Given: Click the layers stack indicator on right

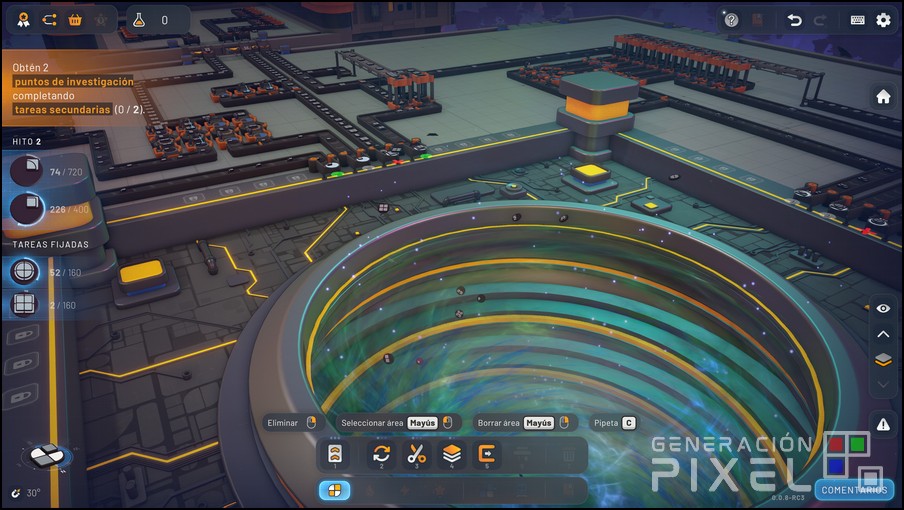Looking at the screenshot, I should point(883,360).
